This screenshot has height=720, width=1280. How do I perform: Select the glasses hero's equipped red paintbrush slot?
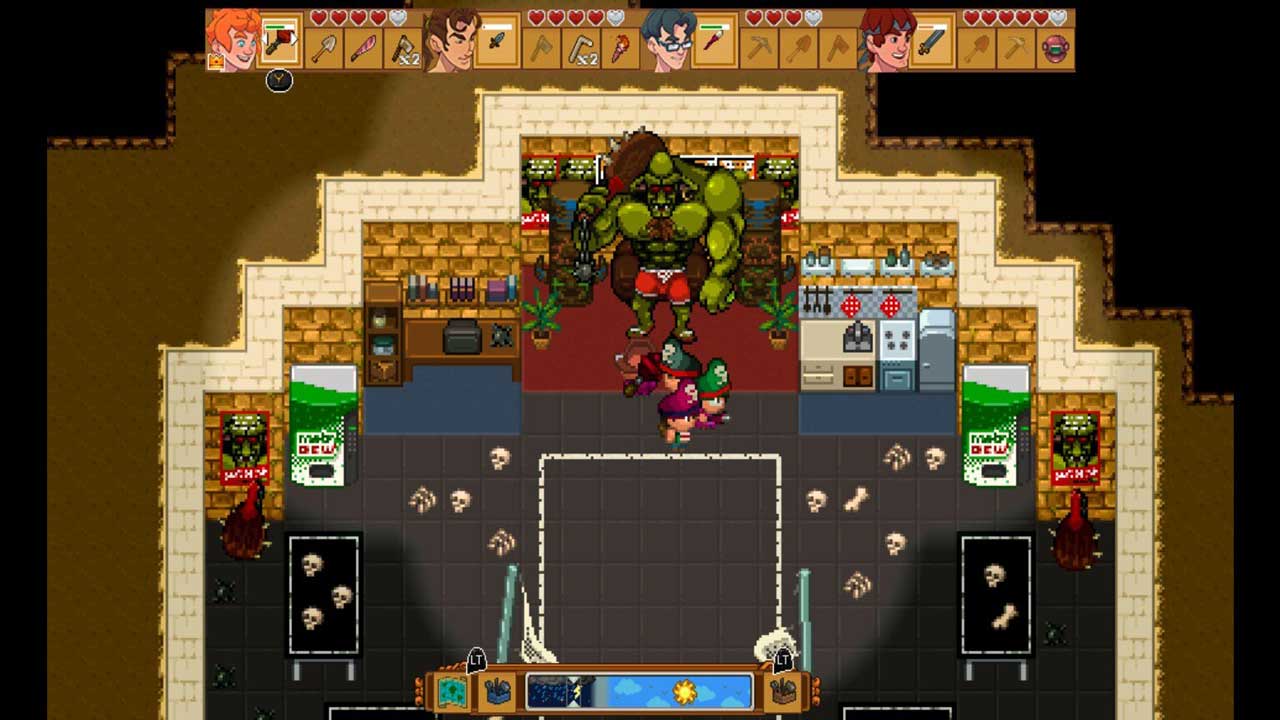(714, 42)
